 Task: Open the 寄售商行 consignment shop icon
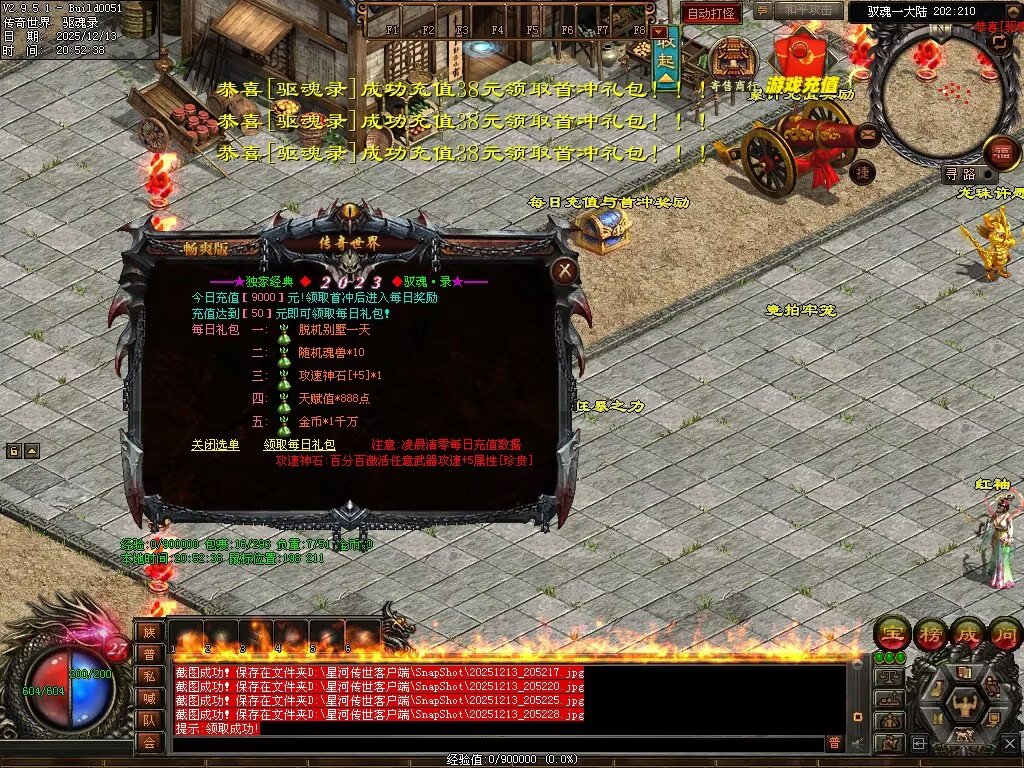tap(733, 62)
